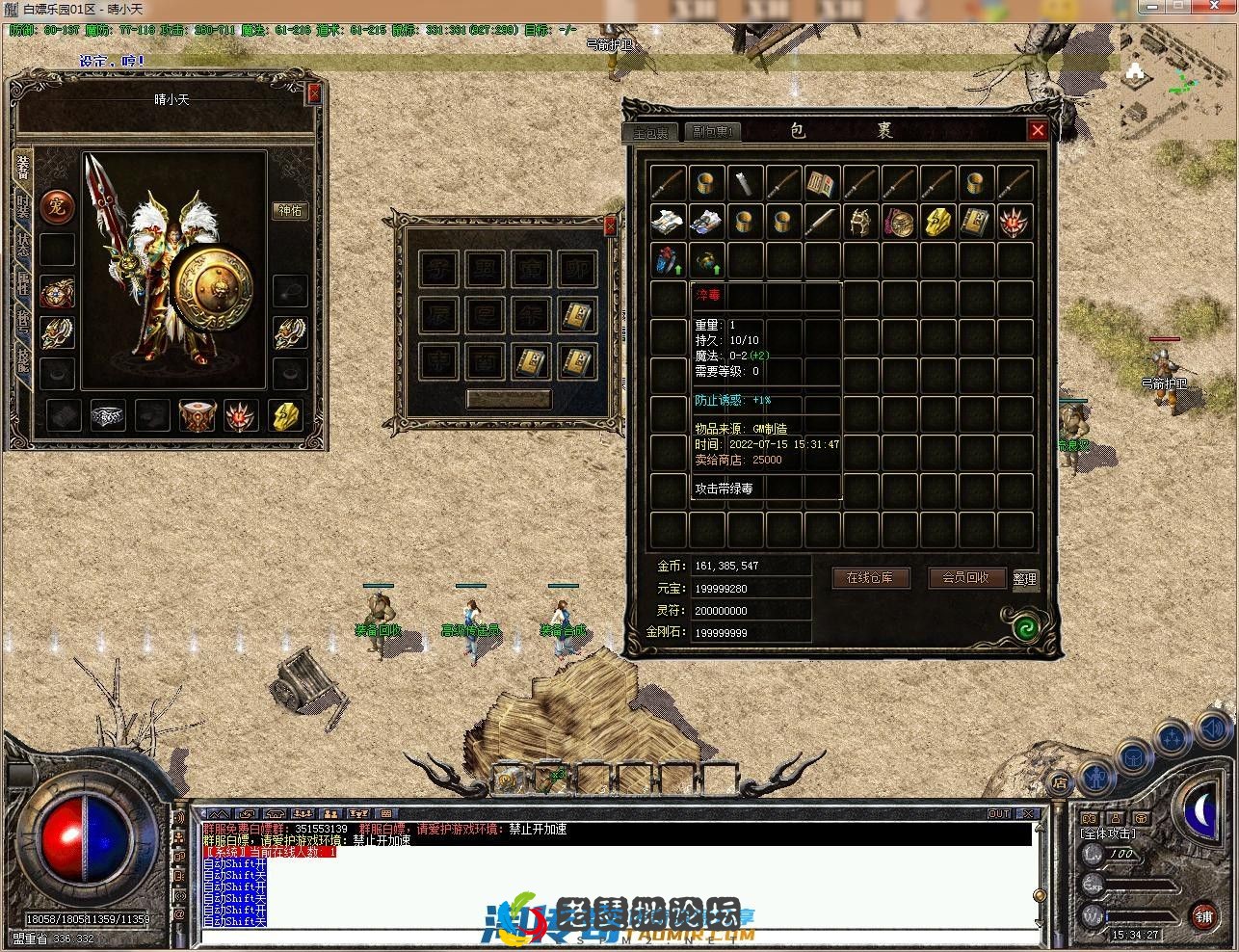Click the 在线仓库 button in the bag window
The image size is (1239, 952).
[870, 578]
